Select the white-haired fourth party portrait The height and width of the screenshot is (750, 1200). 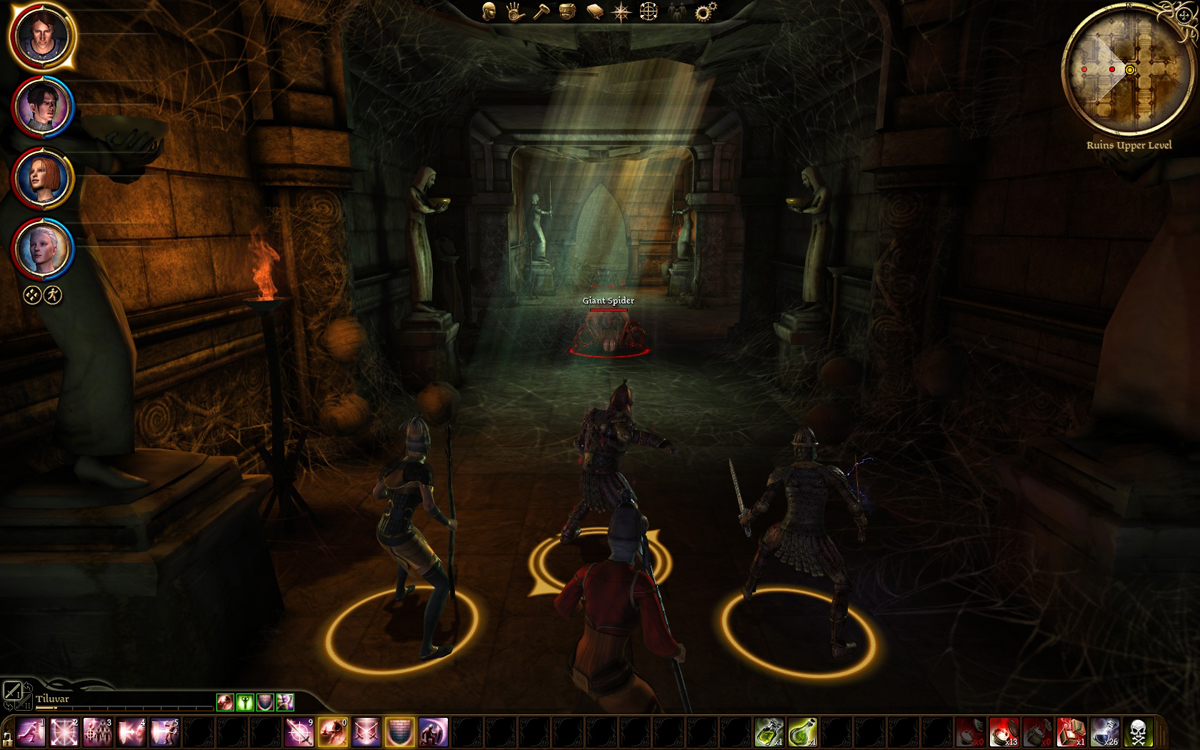click(x=43, y=248)
